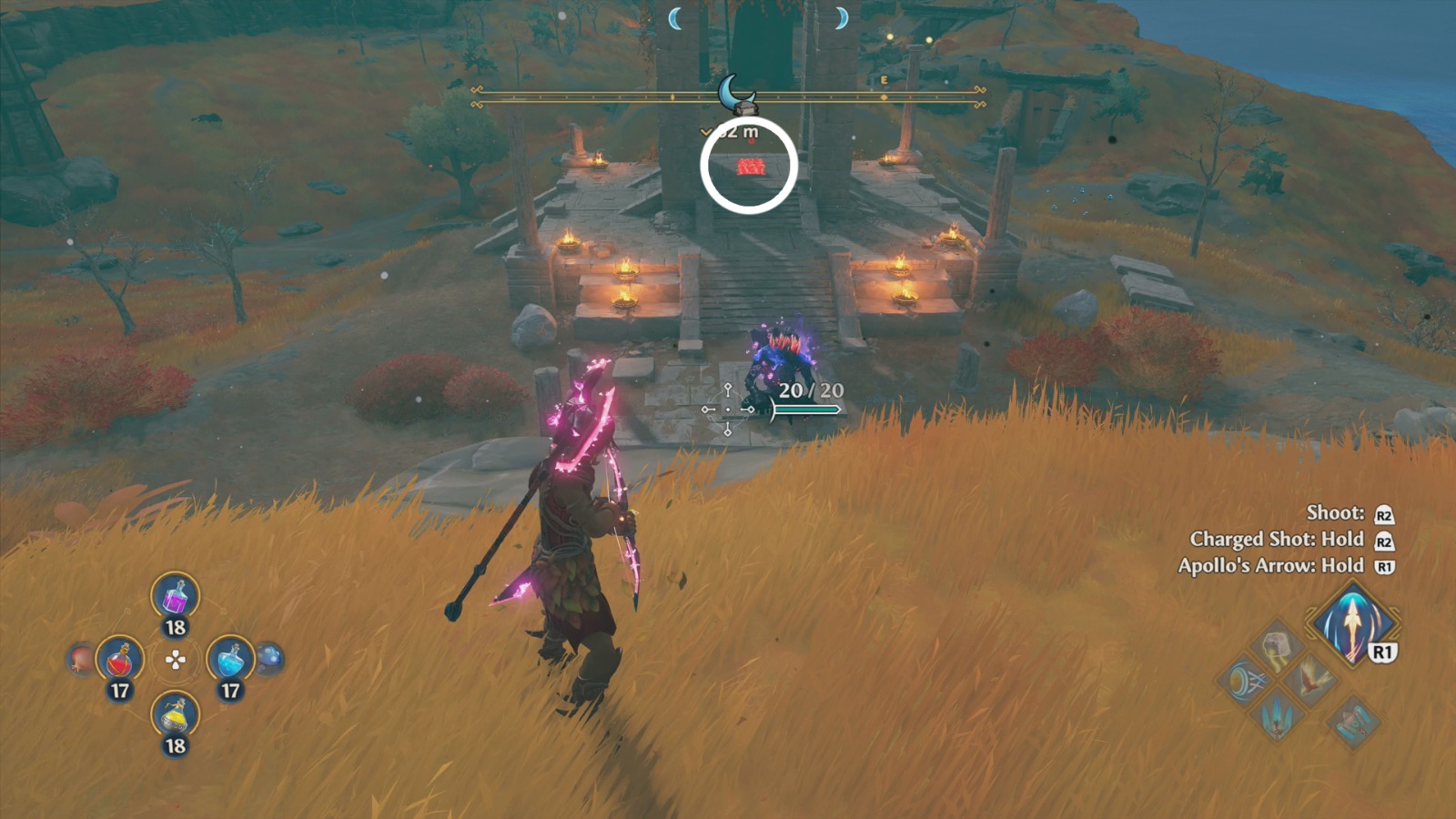Select the shield dash ability icon
Image resolution: width=1456 pixels, height=819 pixels.
coord(1246,681)
